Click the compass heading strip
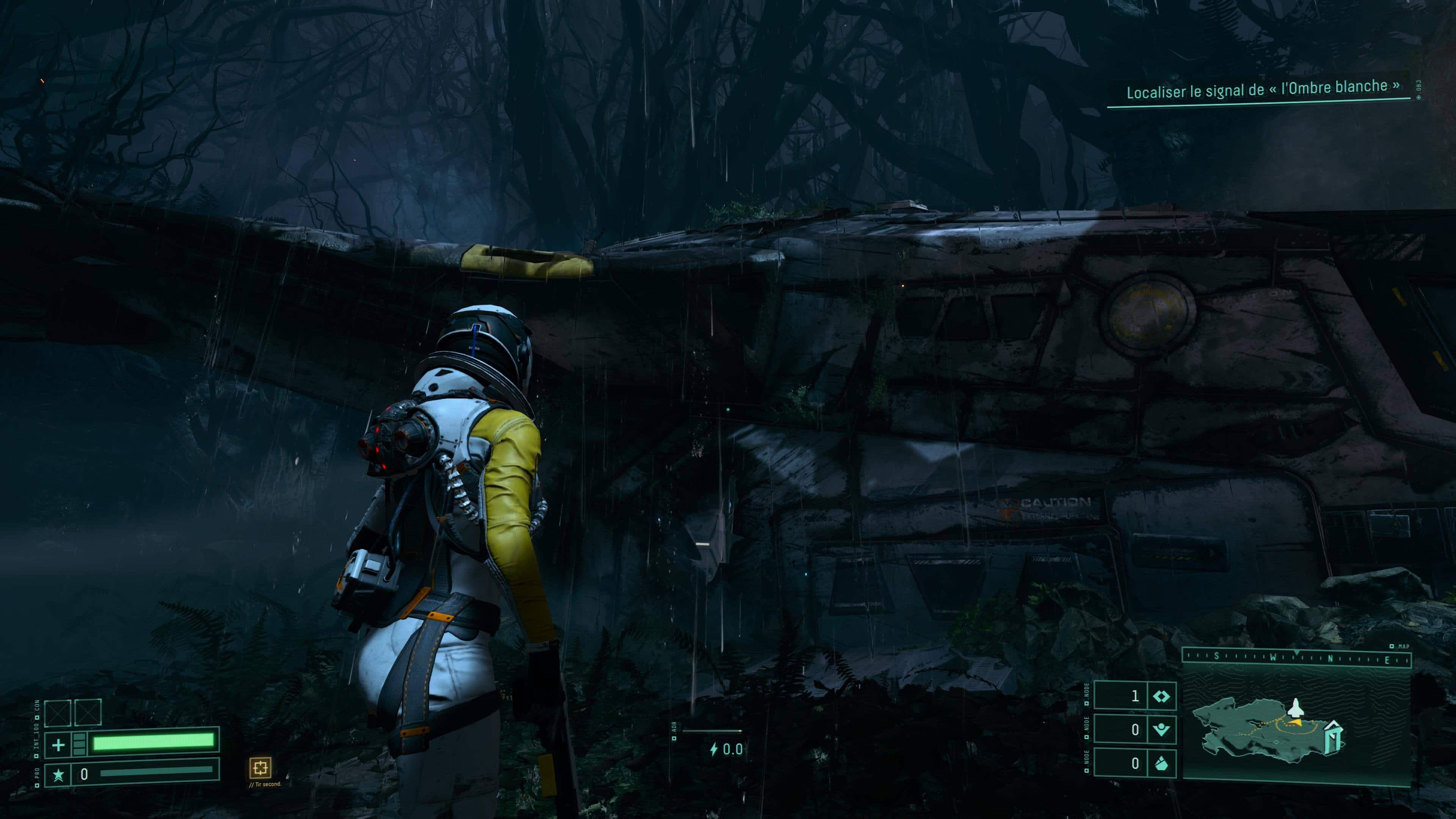This screenshot has height=819, width=1456. [1297, 658]
